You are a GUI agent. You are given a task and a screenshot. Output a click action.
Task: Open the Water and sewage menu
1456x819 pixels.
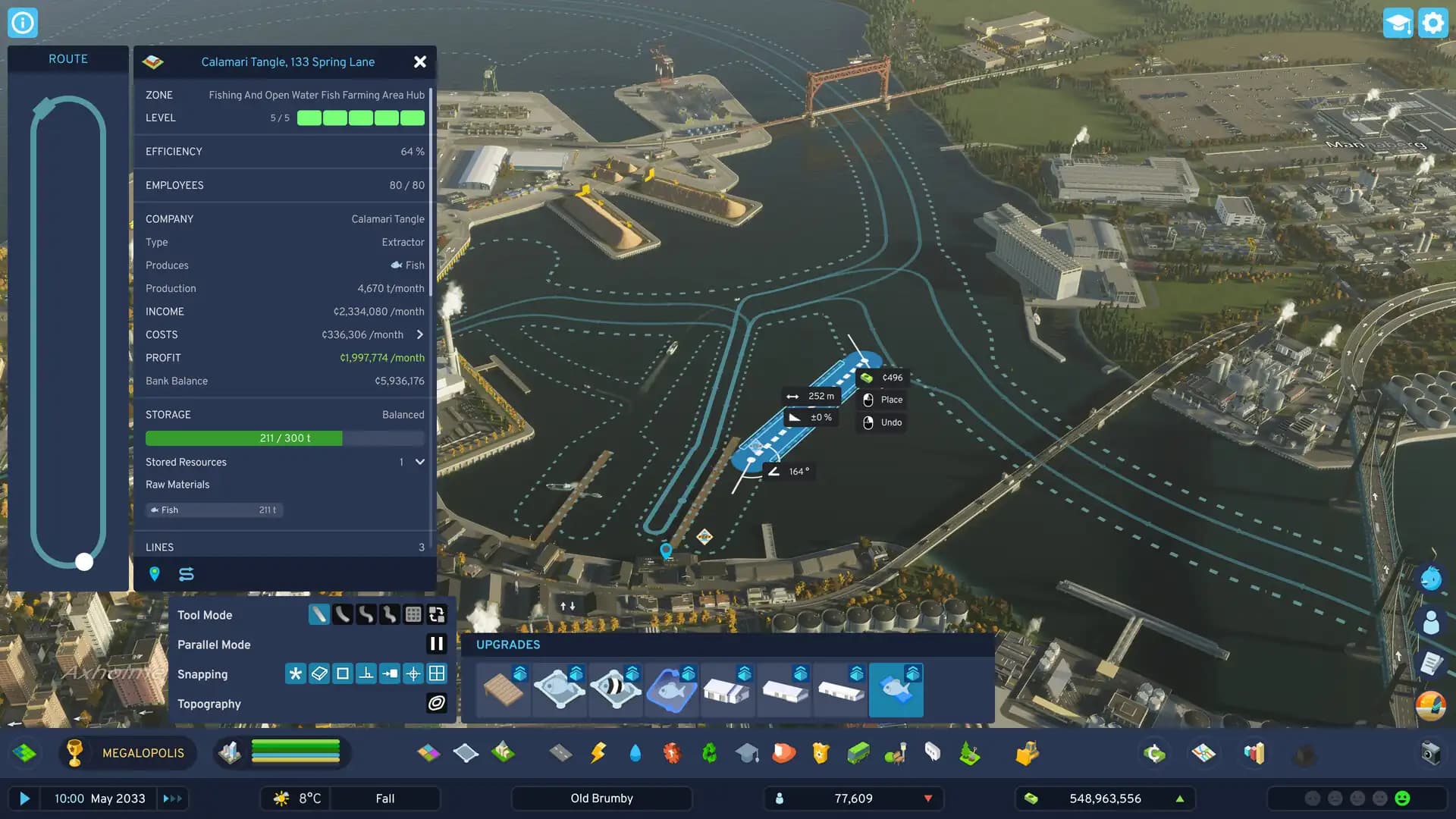635,753
